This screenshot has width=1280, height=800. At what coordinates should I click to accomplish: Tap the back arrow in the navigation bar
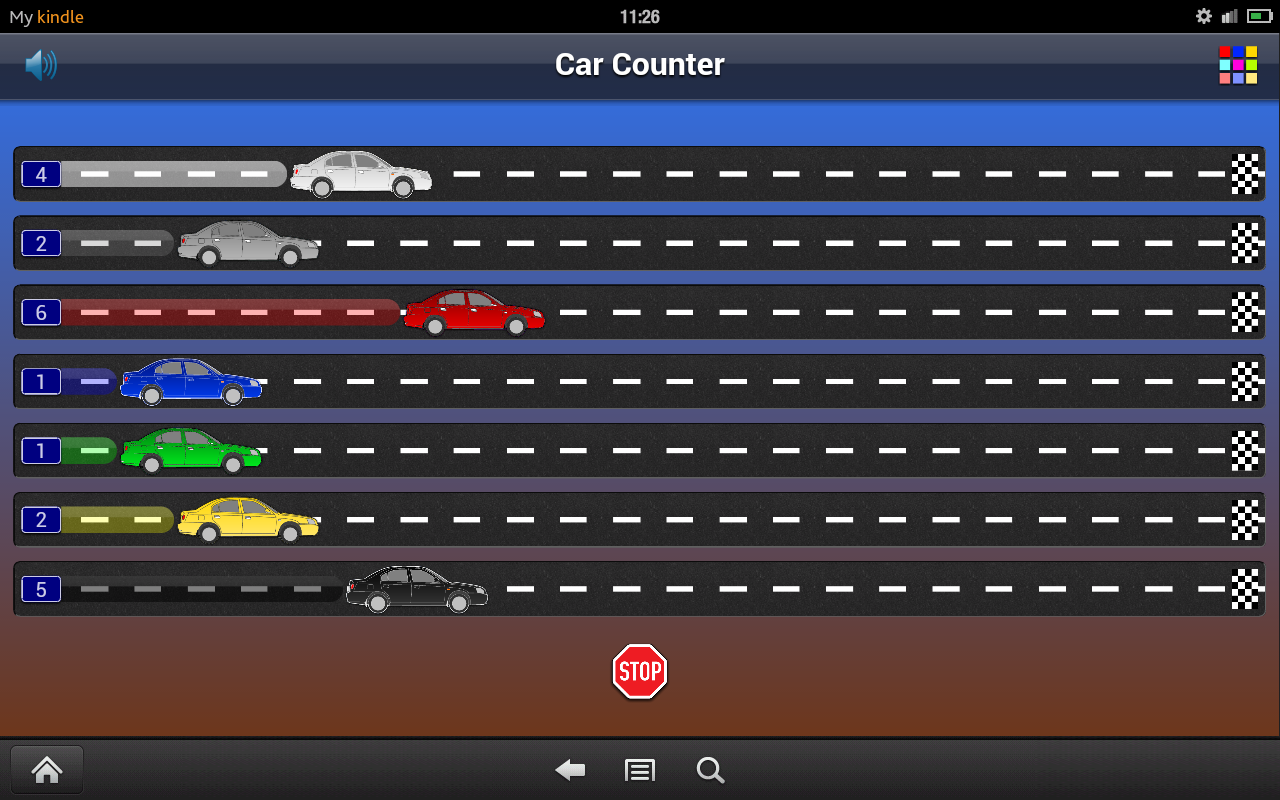tap(569, 770)
